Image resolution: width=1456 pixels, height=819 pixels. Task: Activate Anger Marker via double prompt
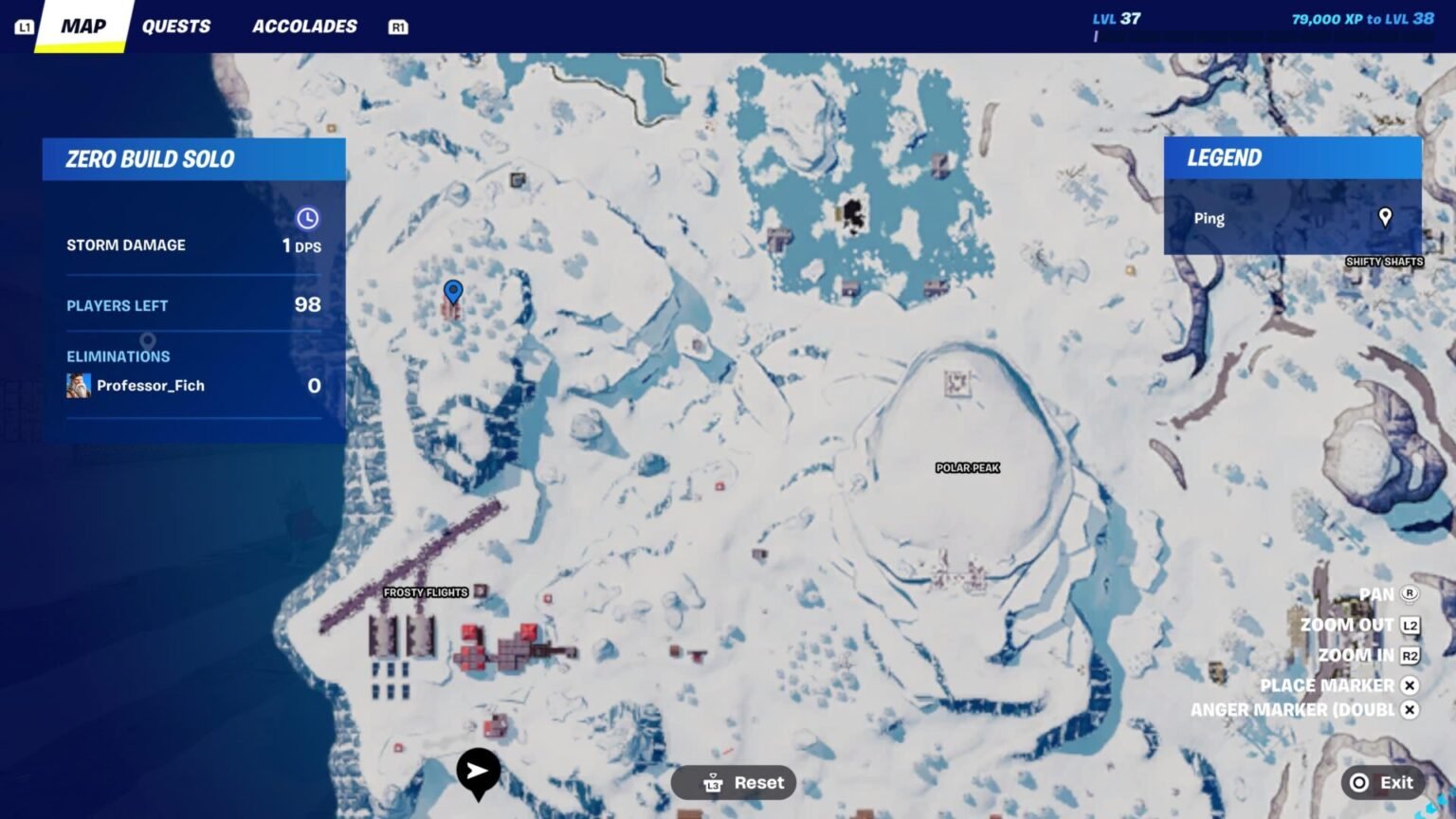[1410, 709]
